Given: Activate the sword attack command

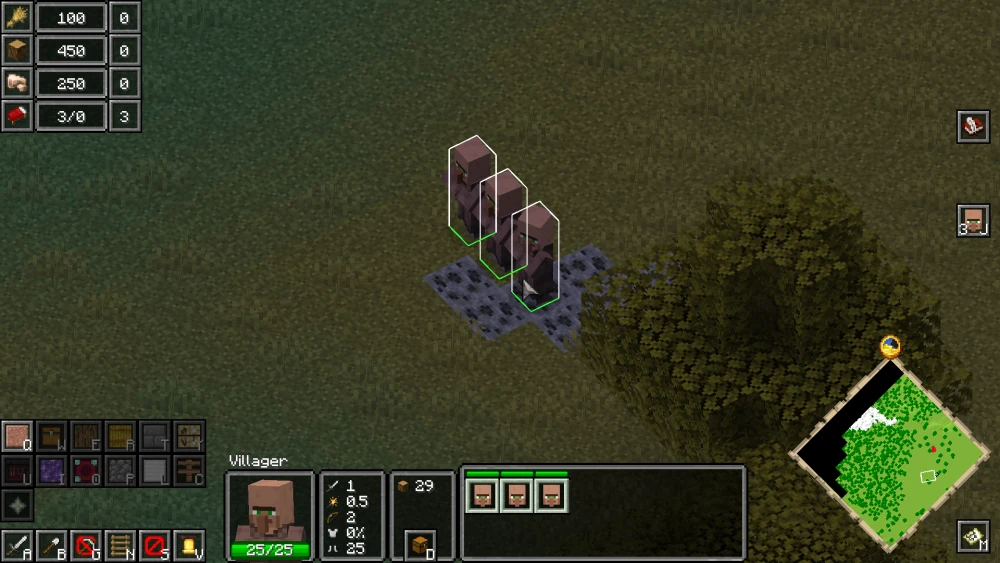Looking at the screenshot, I should (x=18, y=546).
